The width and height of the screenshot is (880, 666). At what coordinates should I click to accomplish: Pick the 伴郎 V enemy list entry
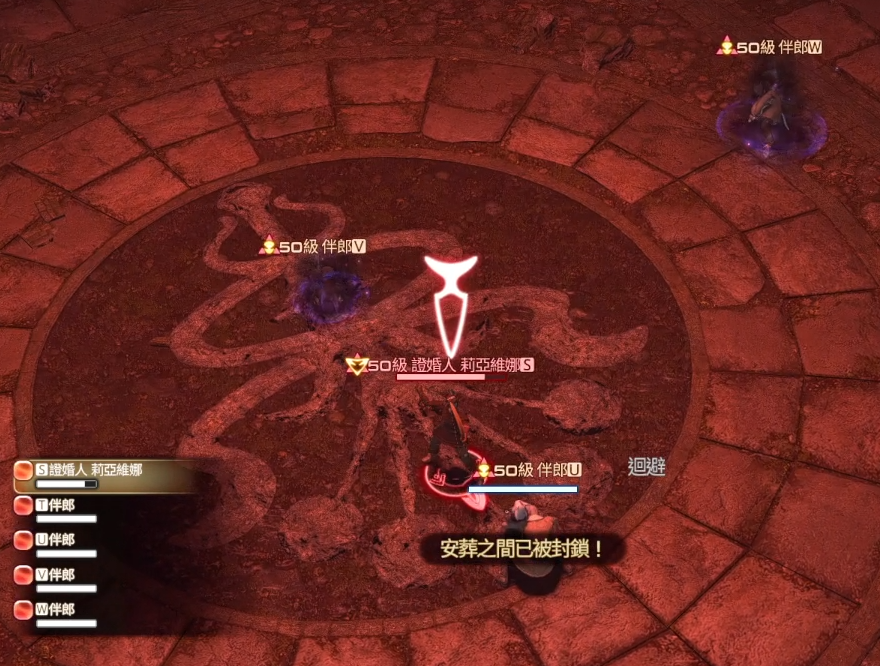(x=60, y=575)
